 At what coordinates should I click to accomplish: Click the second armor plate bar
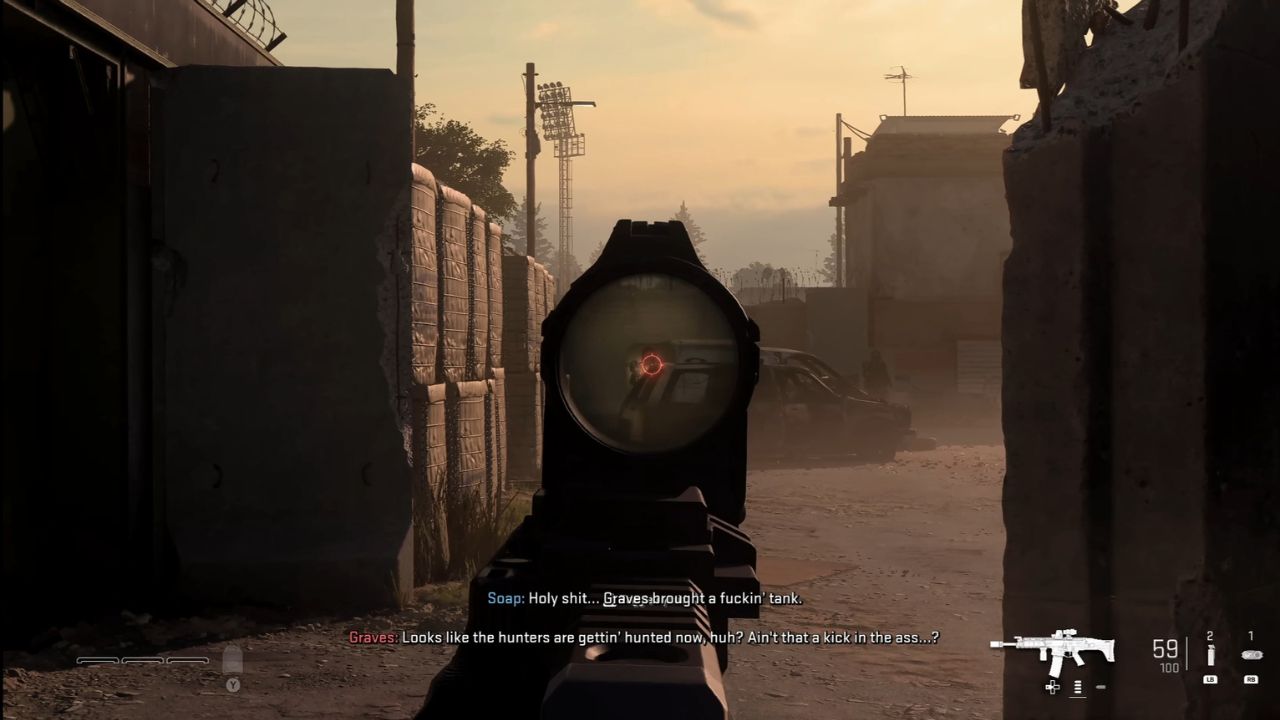(x=140, y=661)
